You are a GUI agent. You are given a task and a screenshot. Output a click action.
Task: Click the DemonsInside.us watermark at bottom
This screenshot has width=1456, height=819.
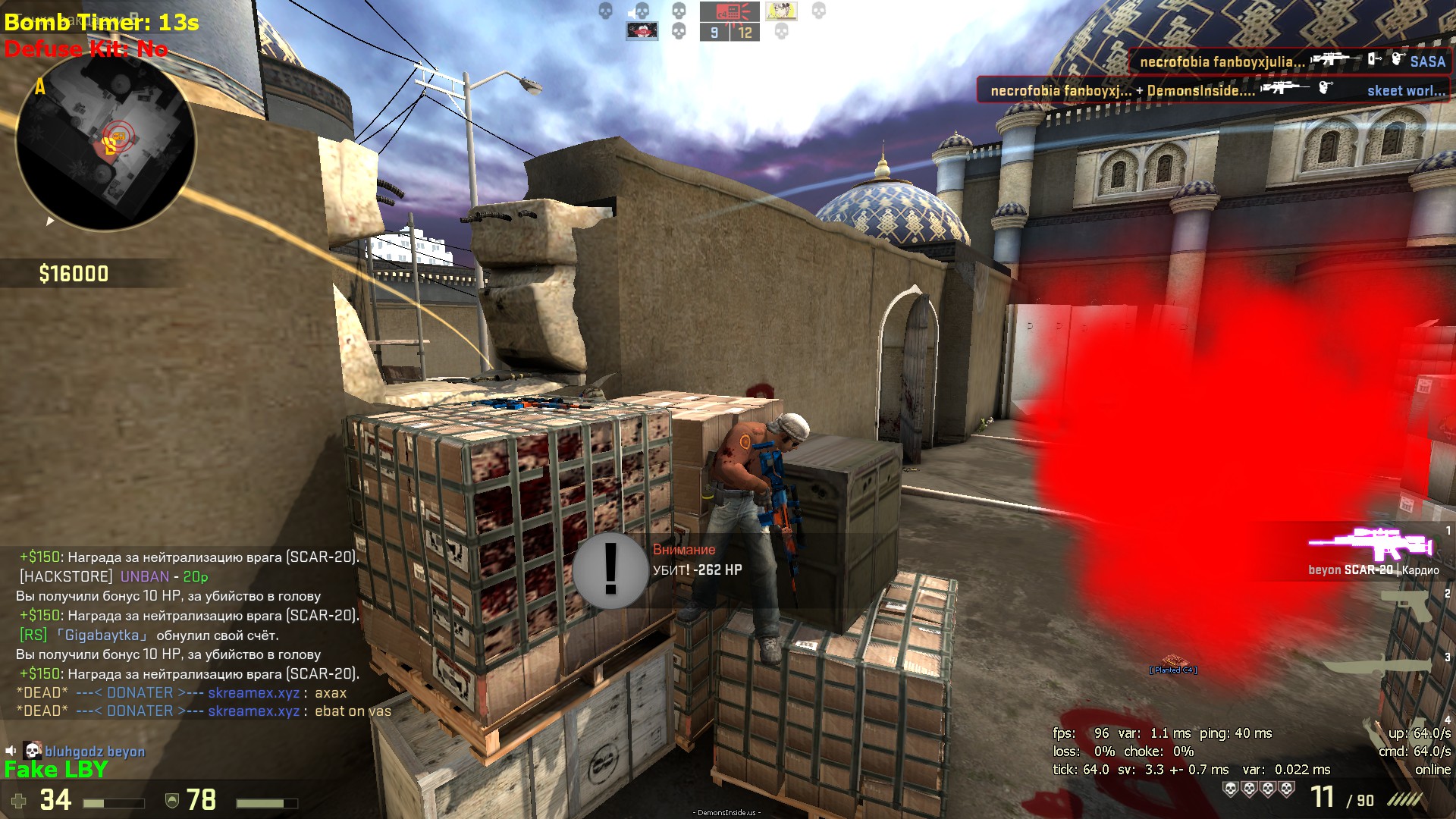coord(728,811)
